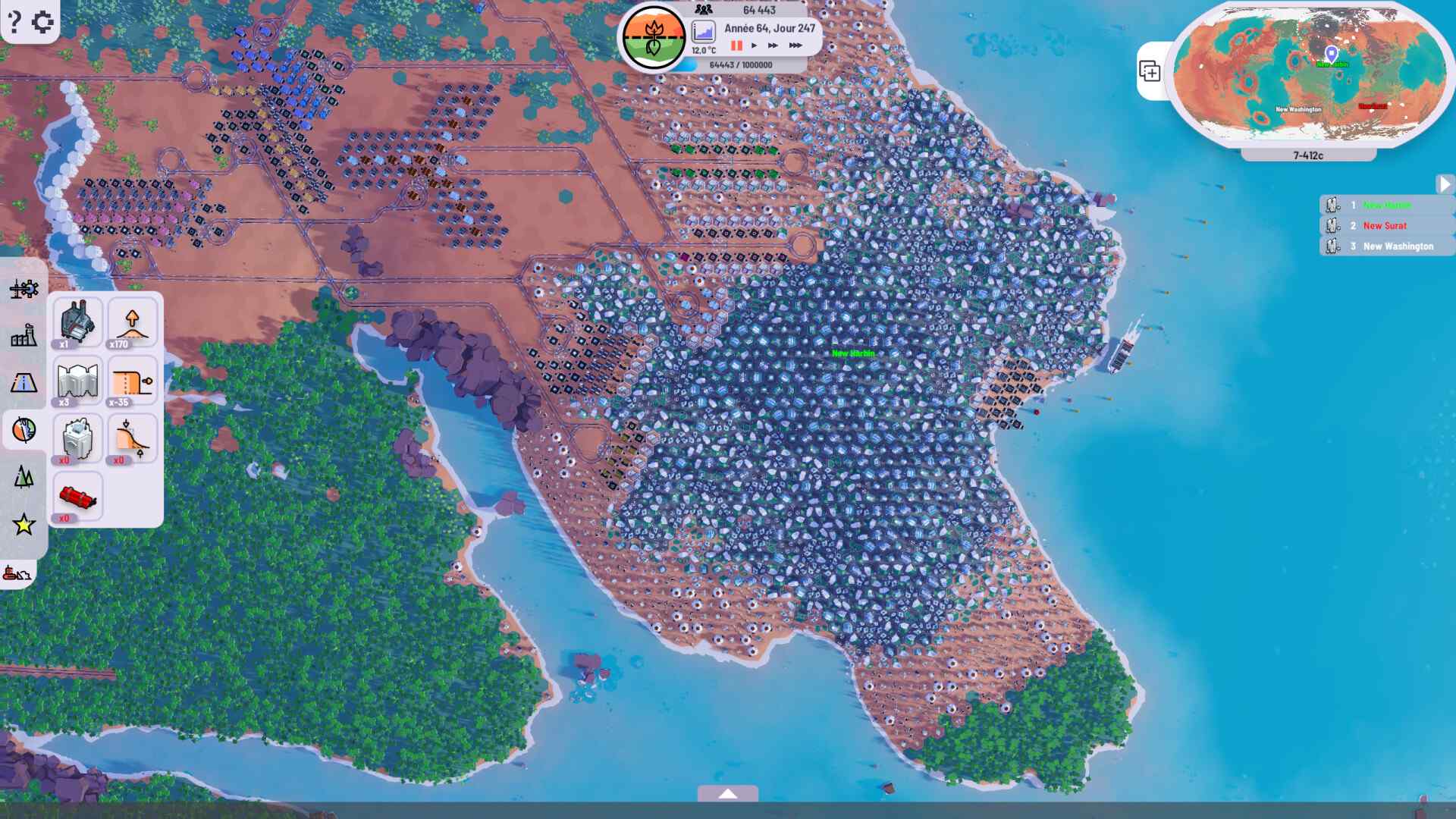Expand the bottom panel arrow
Image resolution: width=1456 pixels, height=819 pixels.
[x=728, y=793]
